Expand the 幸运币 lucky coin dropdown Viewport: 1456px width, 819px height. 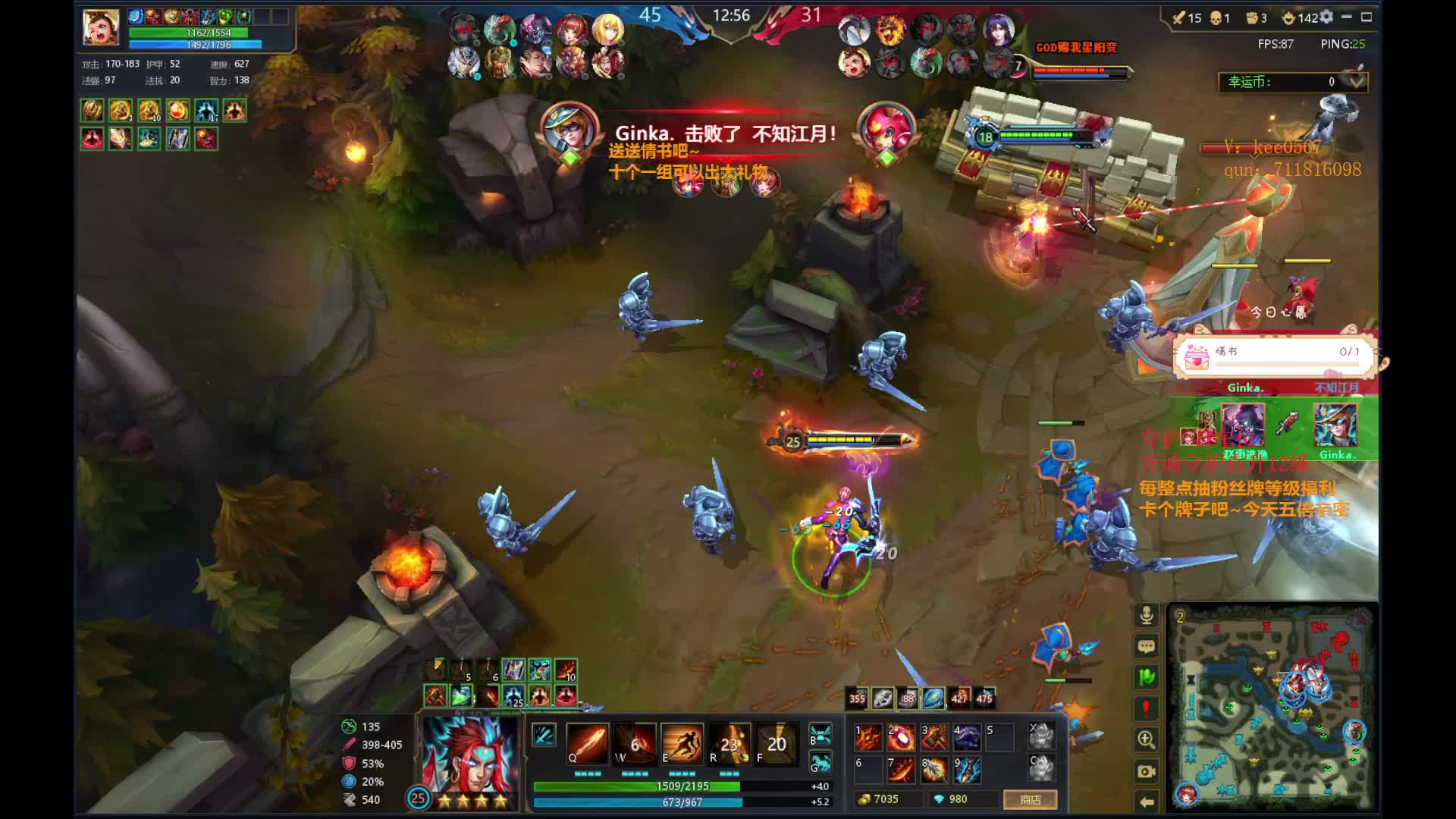(1355, 81)
